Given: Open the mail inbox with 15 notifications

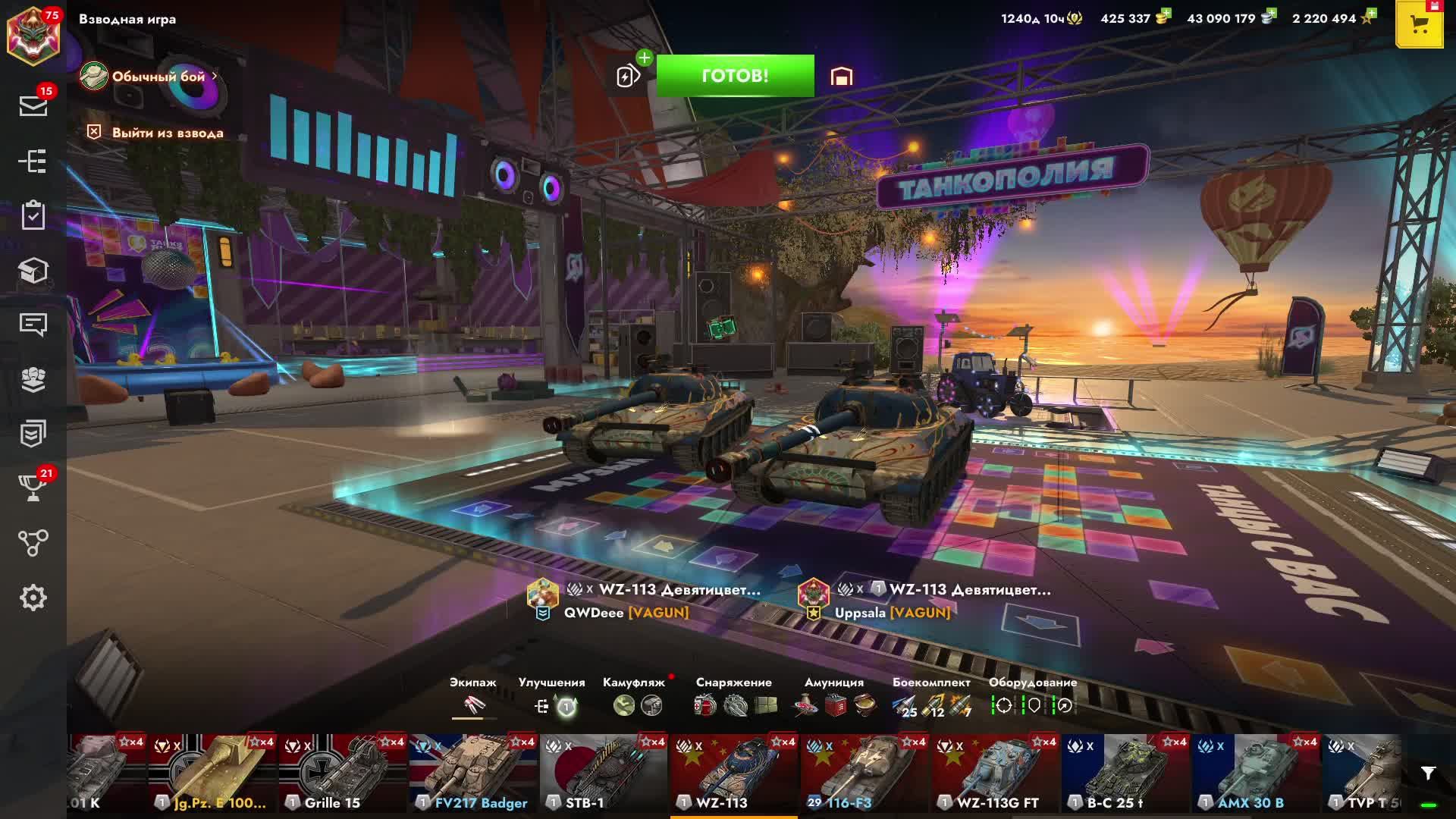Looking at the screenshot, I should click(33, 105).
